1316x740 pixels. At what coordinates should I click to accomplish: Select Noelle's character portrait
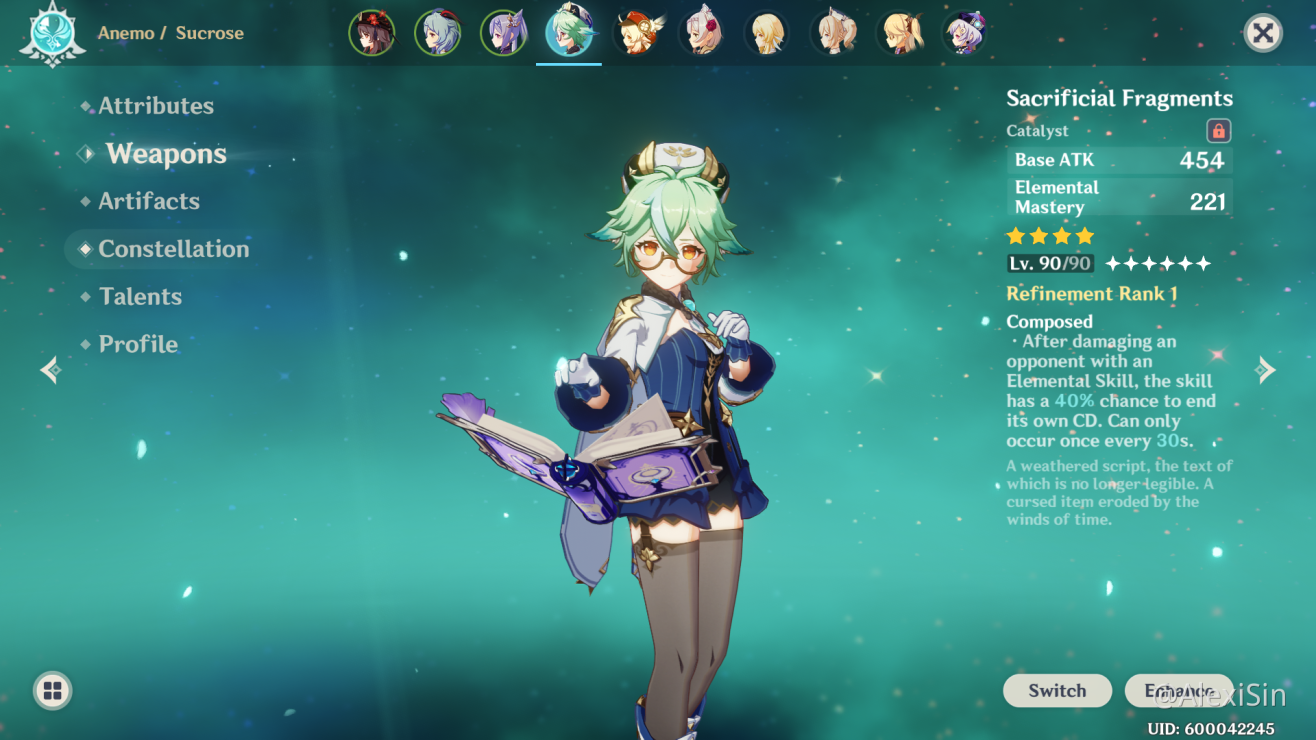click(703, 32)
